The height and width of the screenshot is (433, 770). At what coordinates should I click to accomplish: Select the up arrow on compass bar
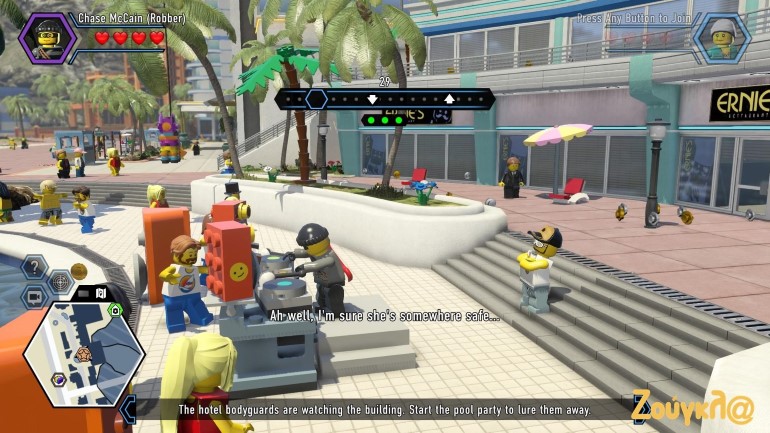coord(449,98)
